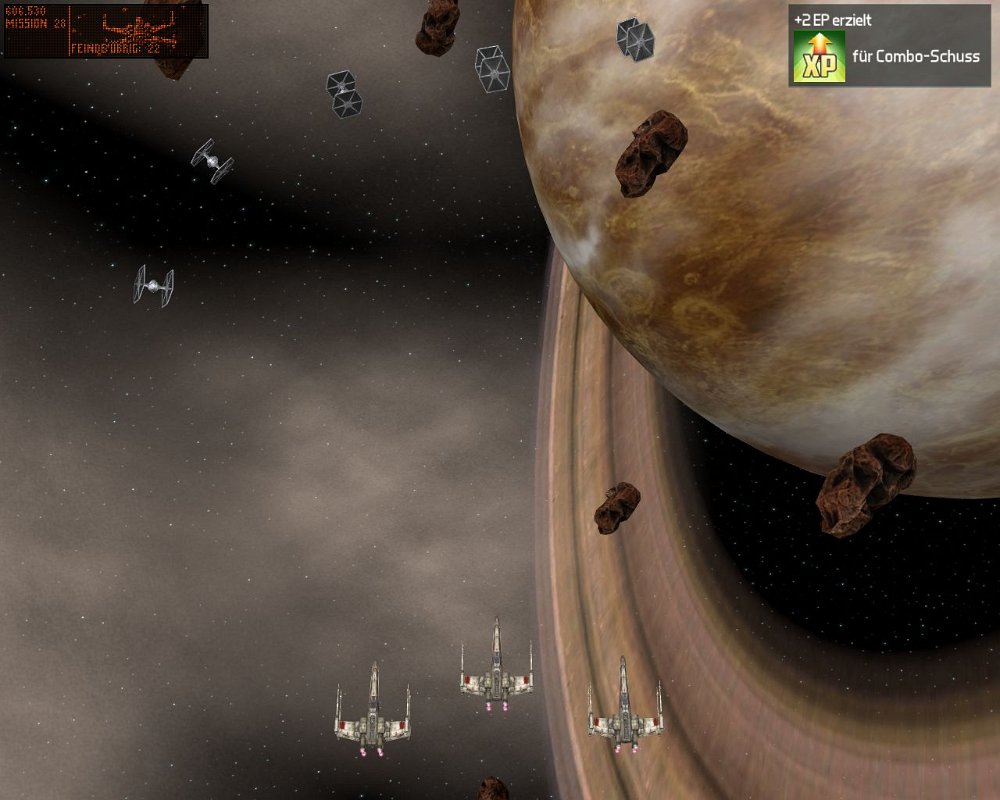Open the green XP achievement notification icon

[x=819, y=57]
